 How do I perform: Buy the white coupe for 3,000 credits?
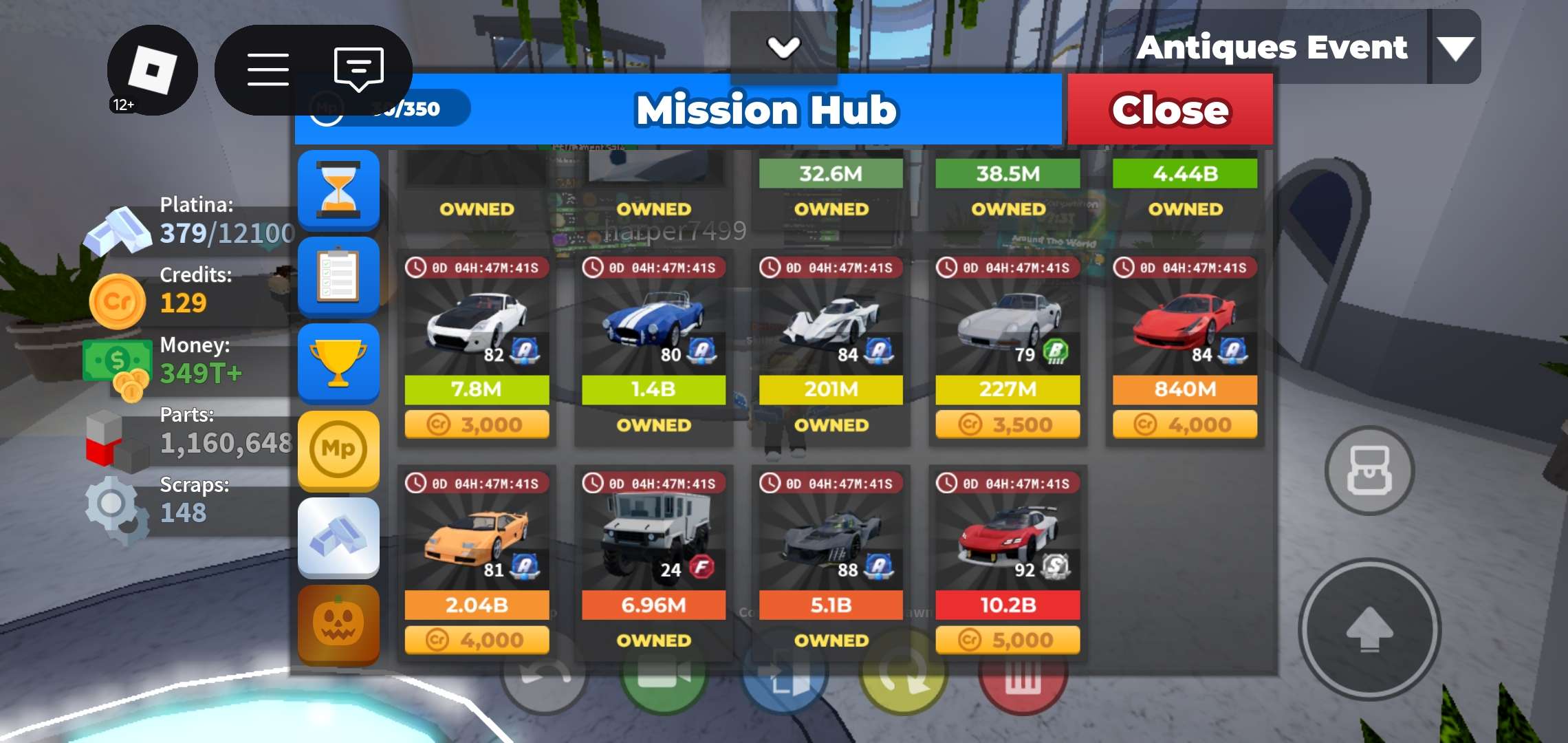[477, 424]
